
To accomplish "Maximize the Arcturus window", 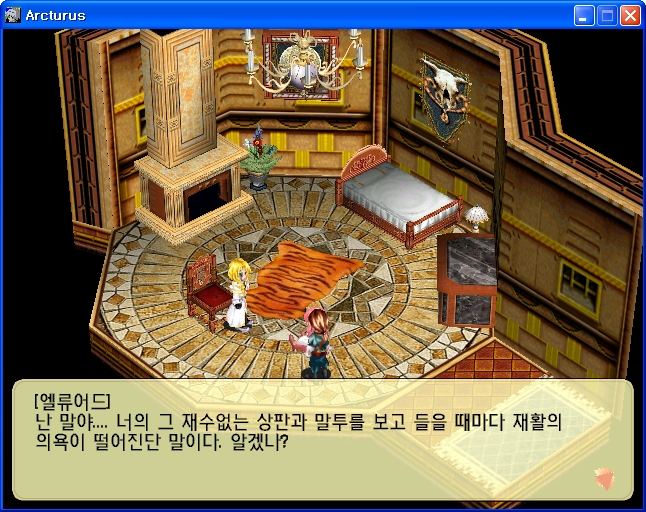I will click(x=607, y=15).
